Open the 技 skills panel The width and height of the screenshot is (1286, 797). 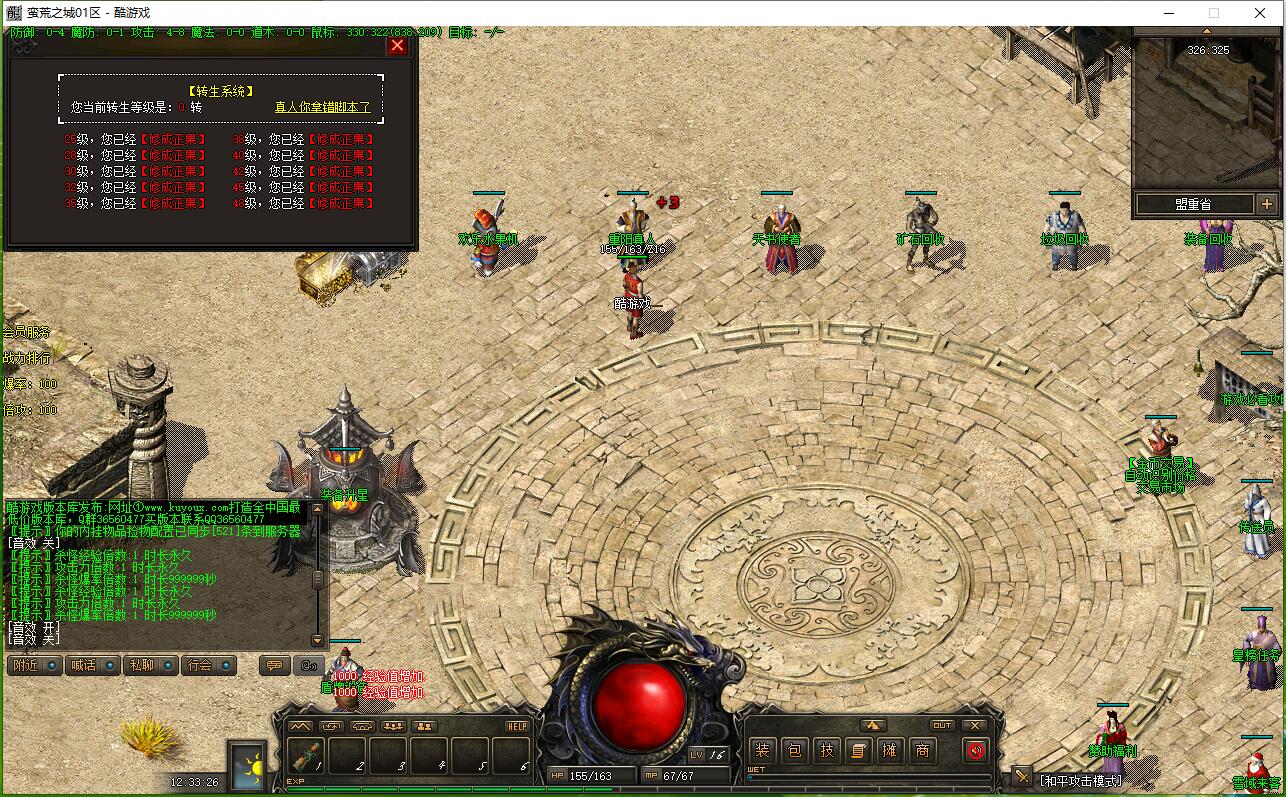coord(827,750)
